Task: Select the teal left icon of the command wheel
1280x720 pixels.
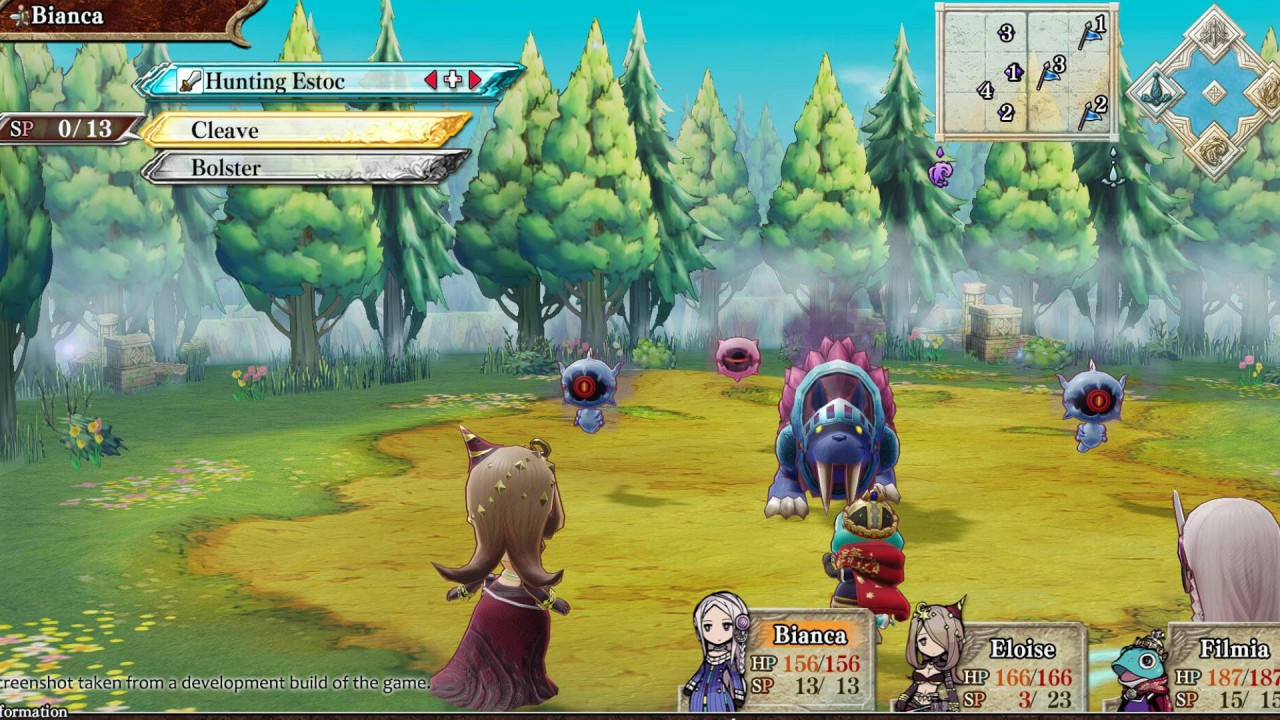Action: [x=1157, y=92]
